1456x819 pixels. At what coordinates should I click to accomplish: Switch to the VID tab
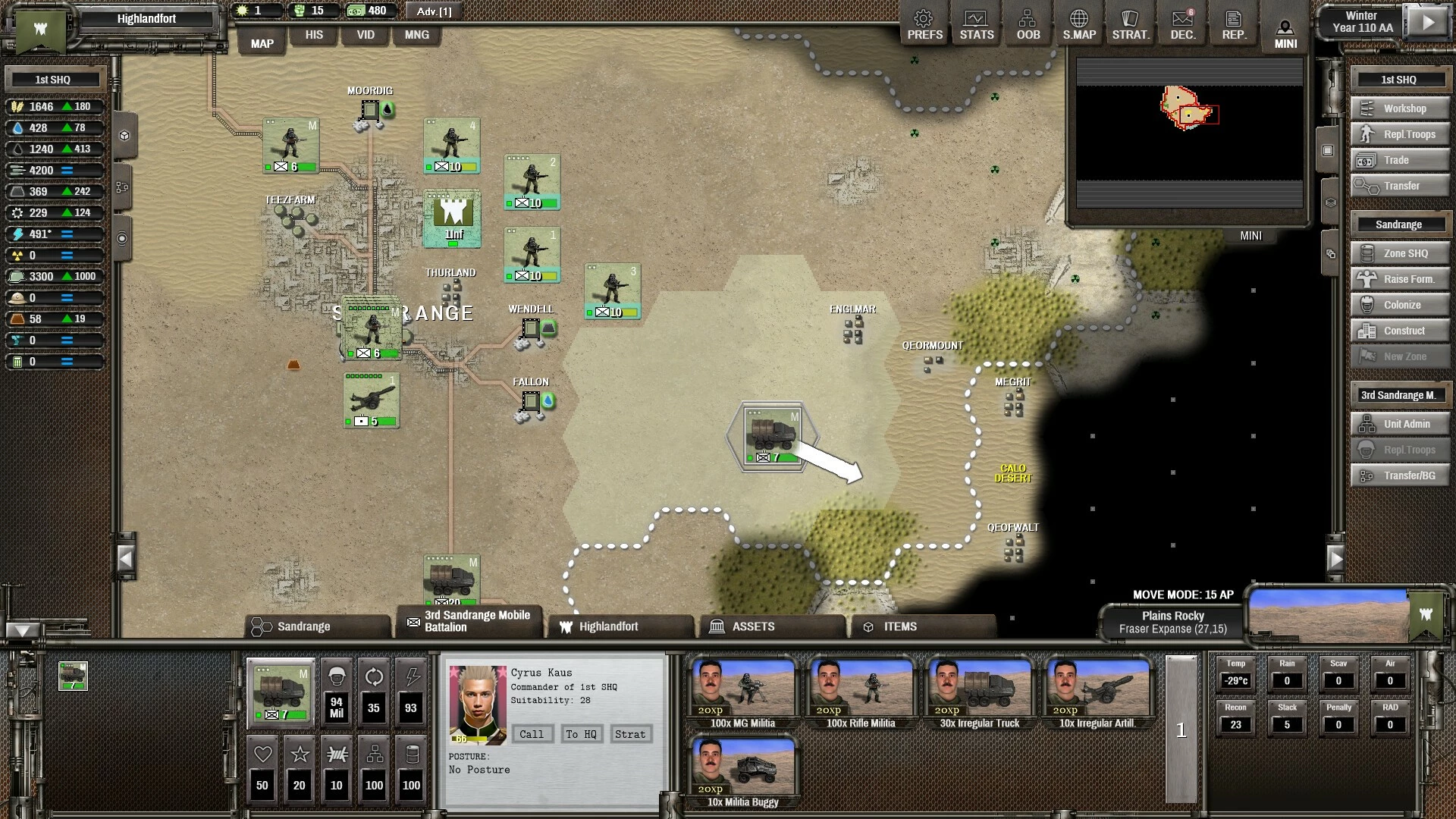pyautogui.click(x=366, y=35)
